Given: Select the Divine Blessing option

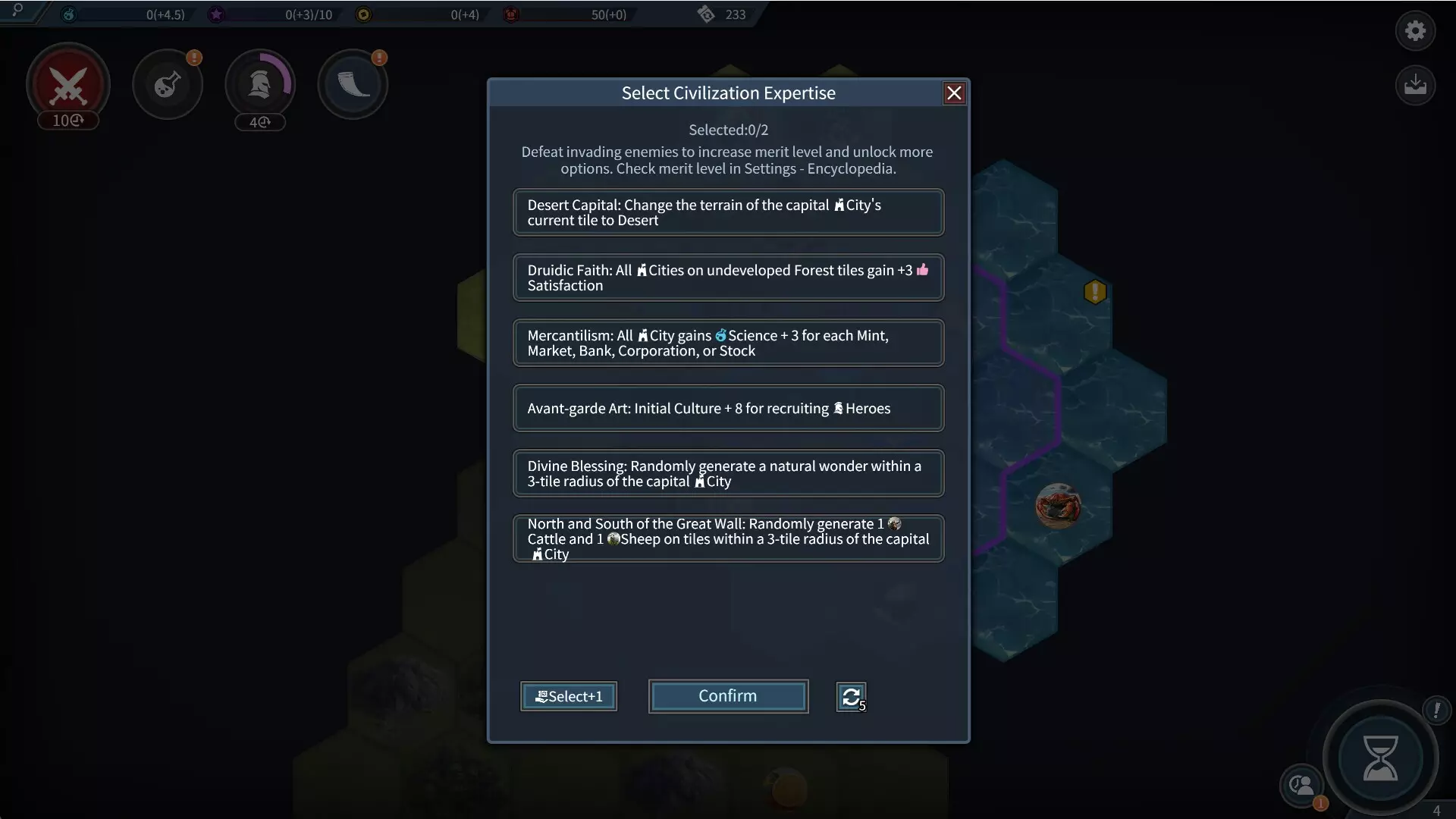Looking at the screenshot, I should [x=728, y=473].
